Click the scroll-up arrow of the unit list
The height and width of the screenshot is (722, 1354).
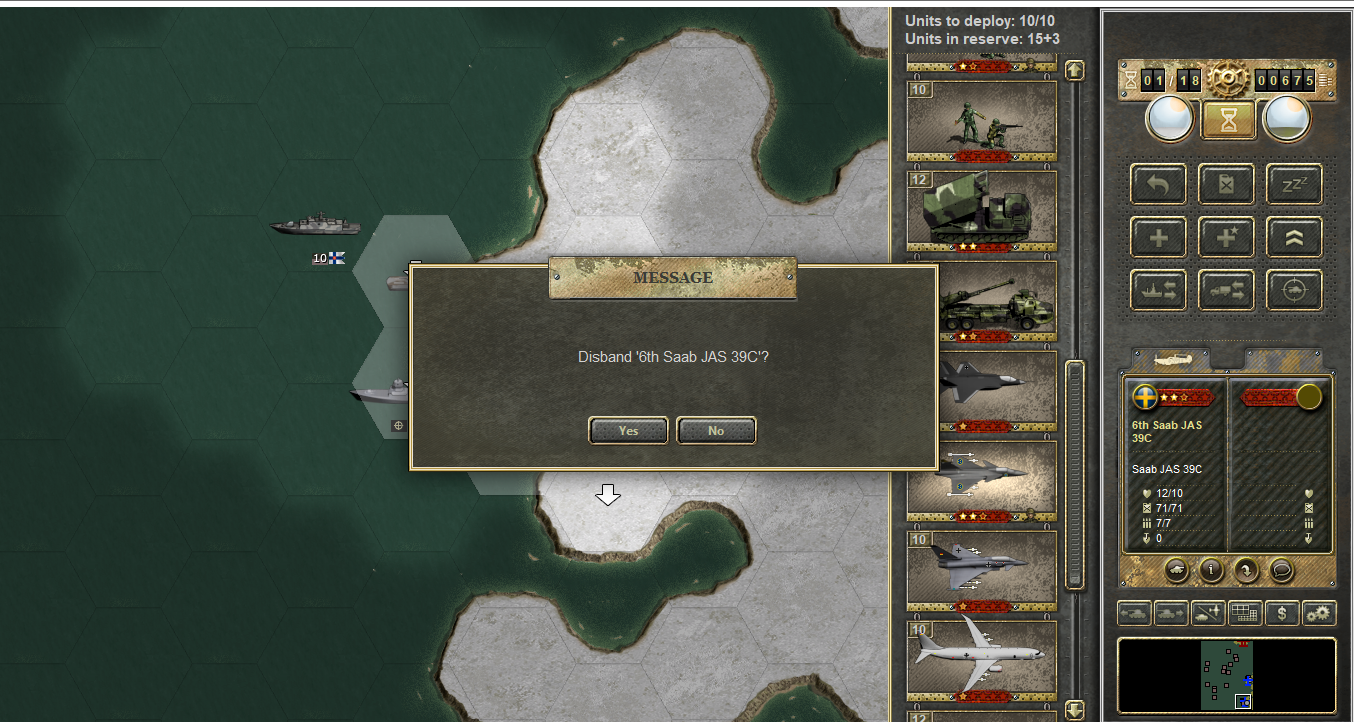[1075, 70]
